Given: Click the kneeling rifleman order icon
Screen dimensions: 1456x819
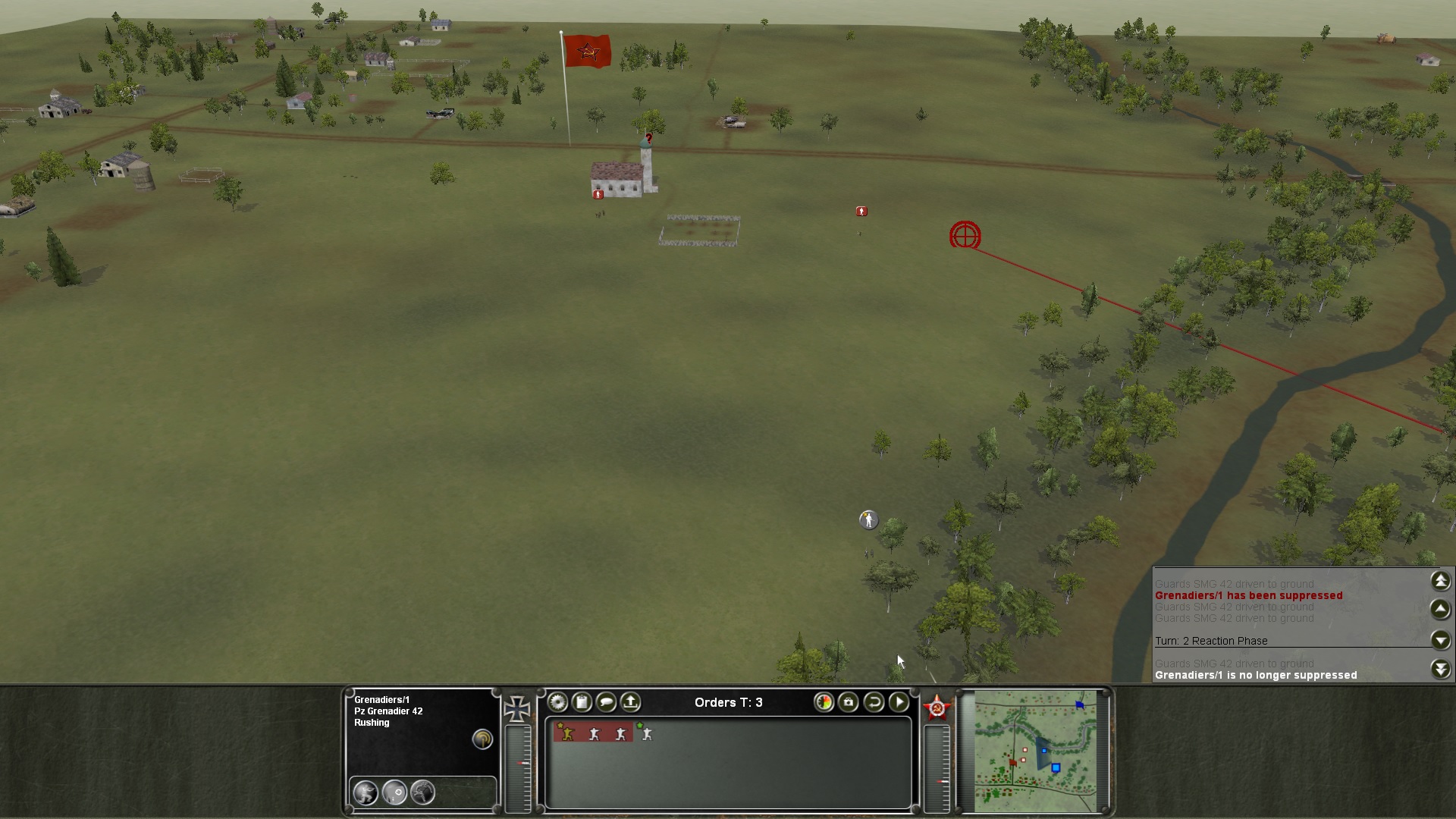Looking at the screenshot, I should pos(366,792).
